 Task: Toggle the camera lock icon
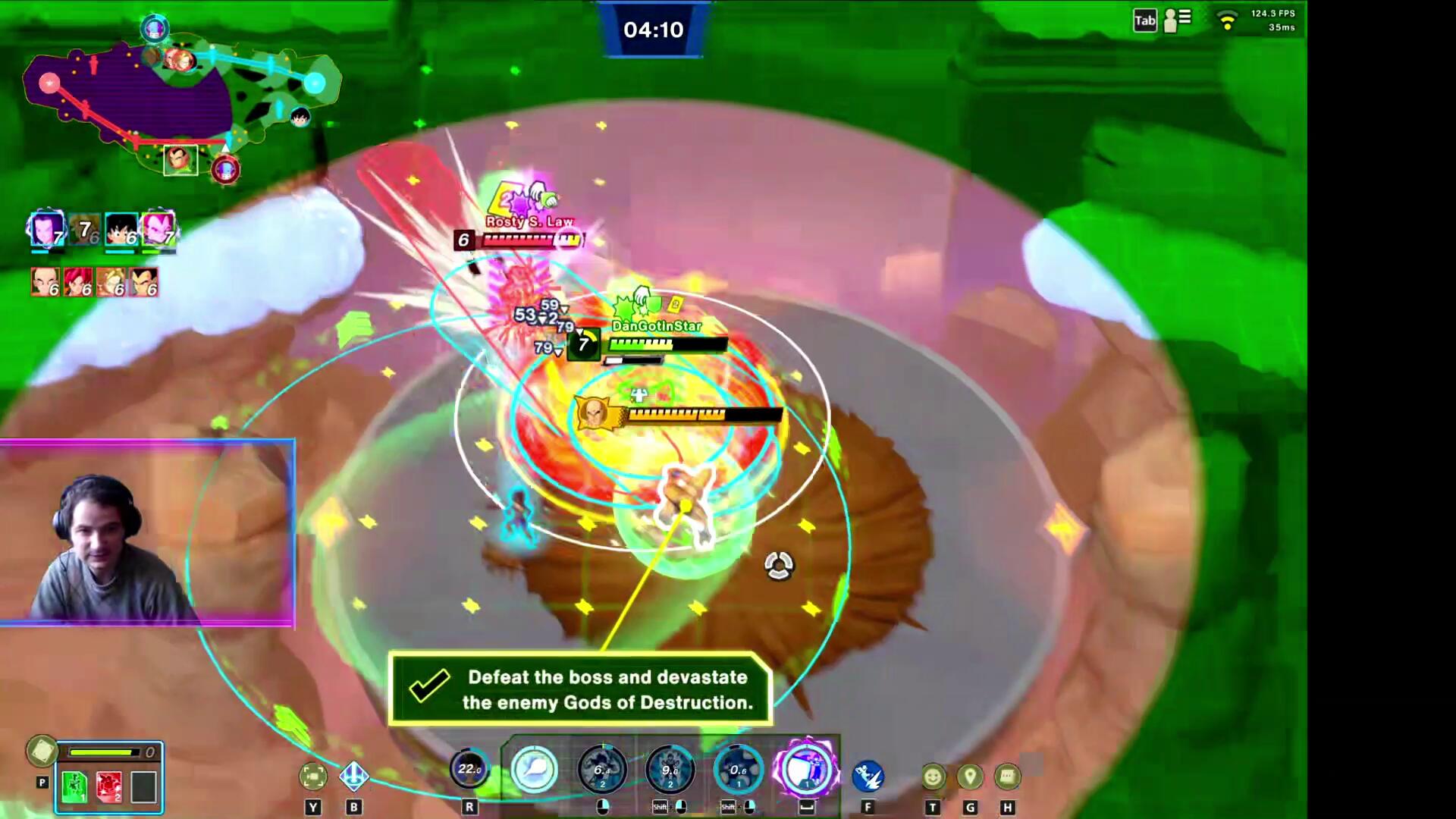pyautogui.click(x=313, y=776)
